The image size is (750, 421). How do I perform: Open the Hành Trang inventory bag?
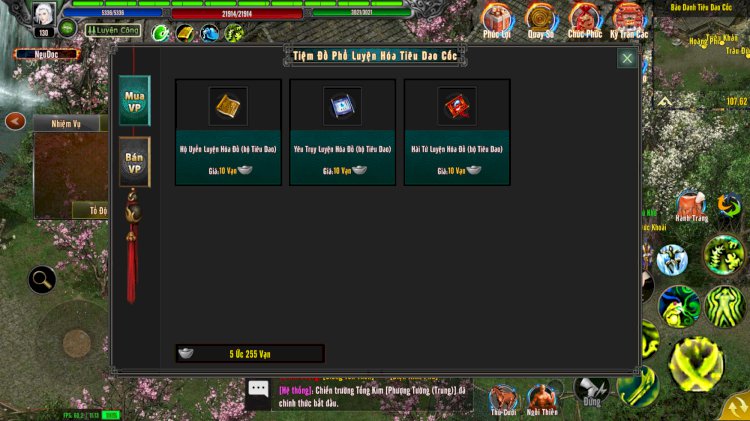pos(691,201)
